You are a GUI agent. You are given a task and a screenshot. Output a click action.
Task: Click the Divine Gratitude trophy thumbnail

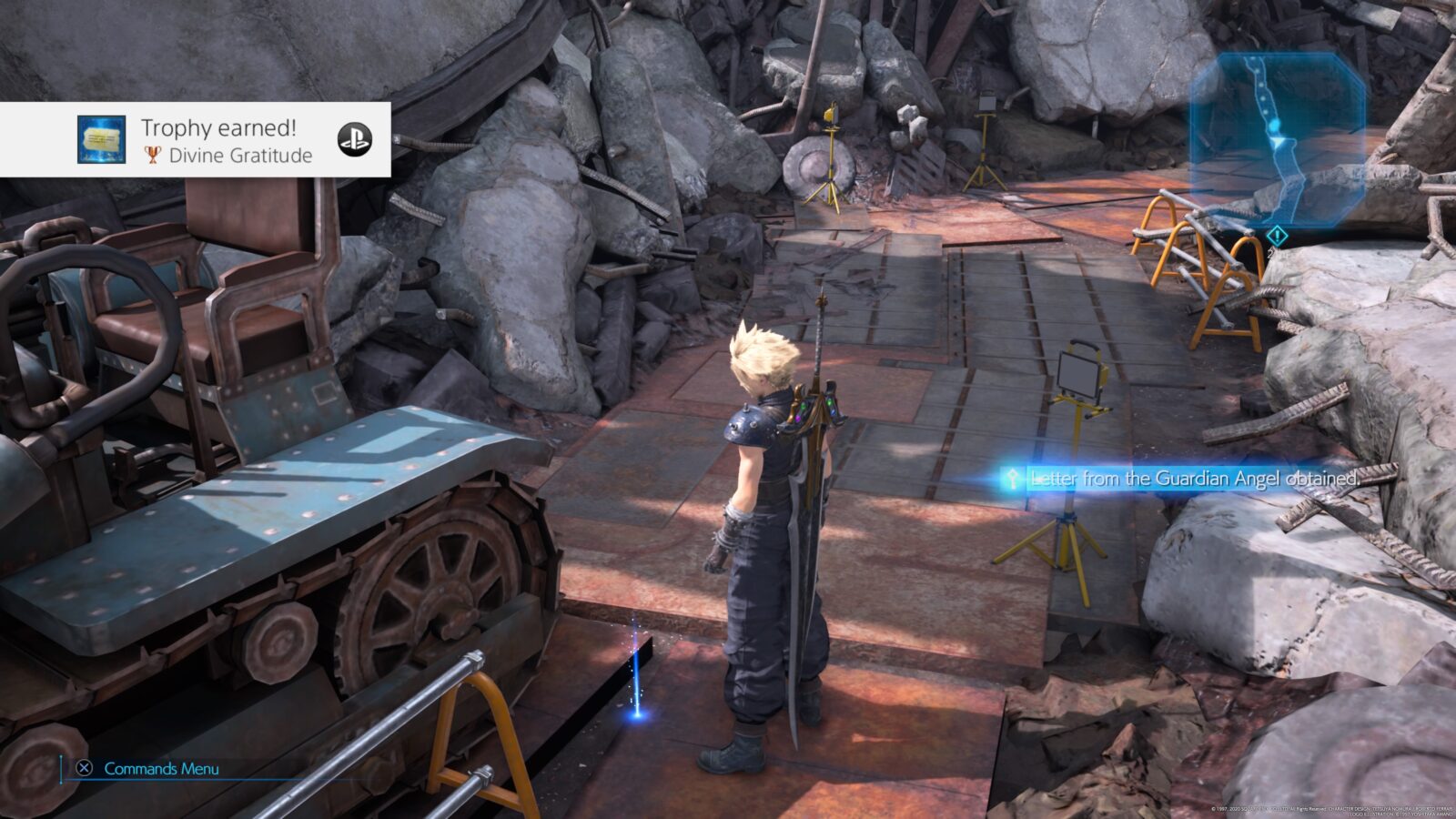click(101, 139)
